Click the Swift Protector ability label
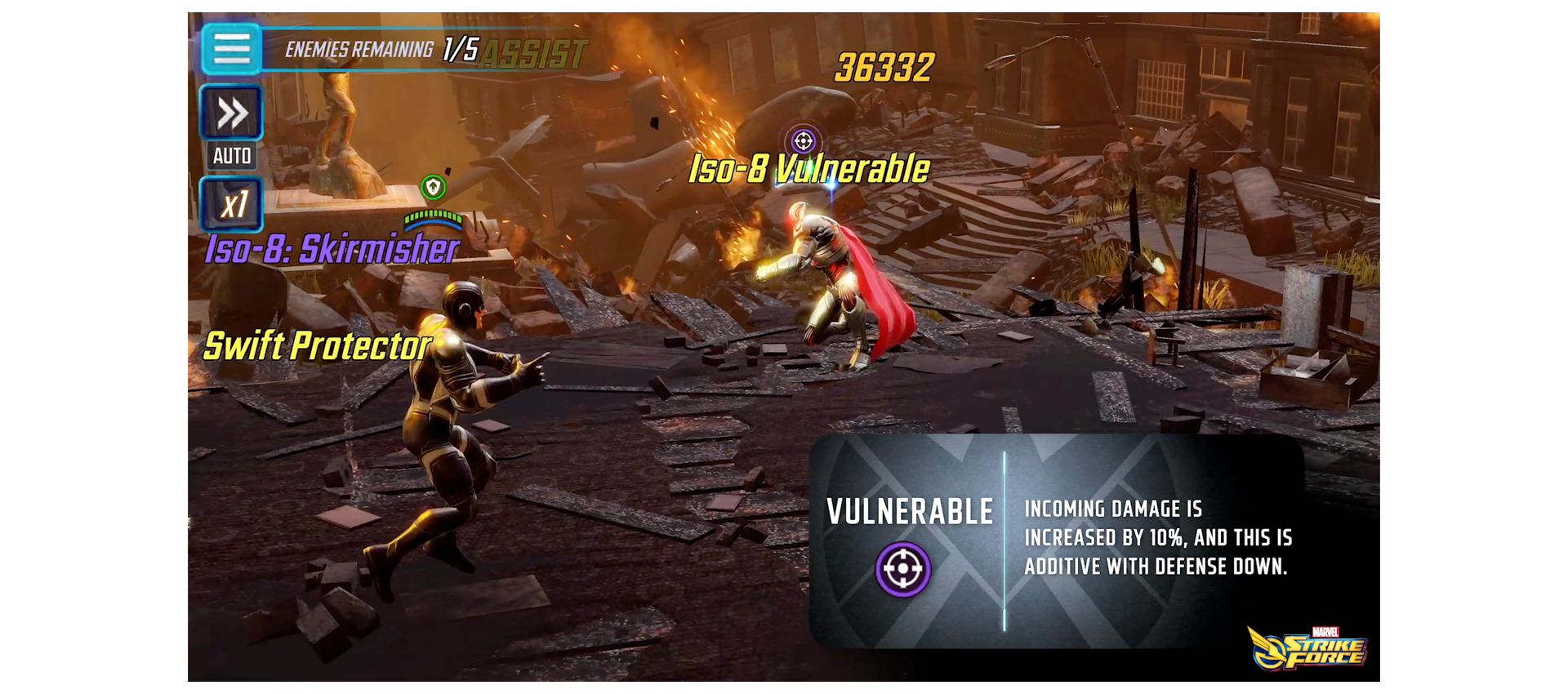The image size is (1568, 694). point(317,345)
